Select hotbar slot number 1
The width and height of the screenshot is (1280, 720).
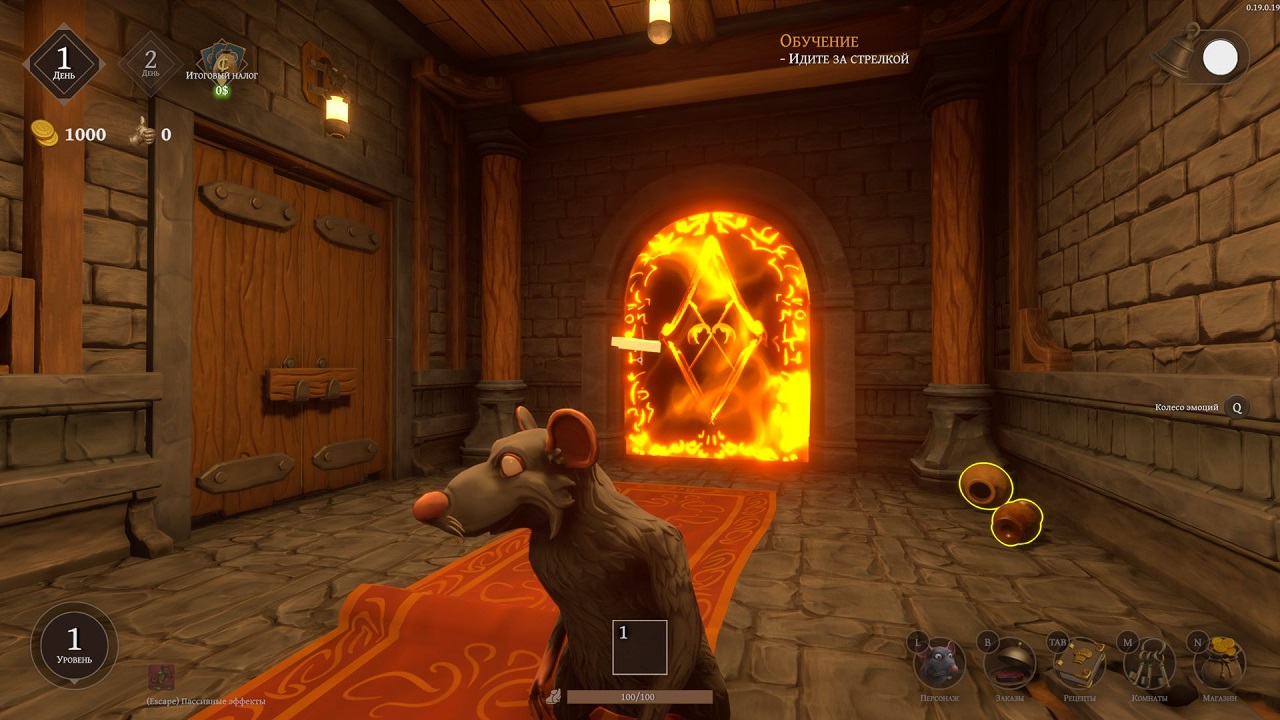tap(640, 647)
